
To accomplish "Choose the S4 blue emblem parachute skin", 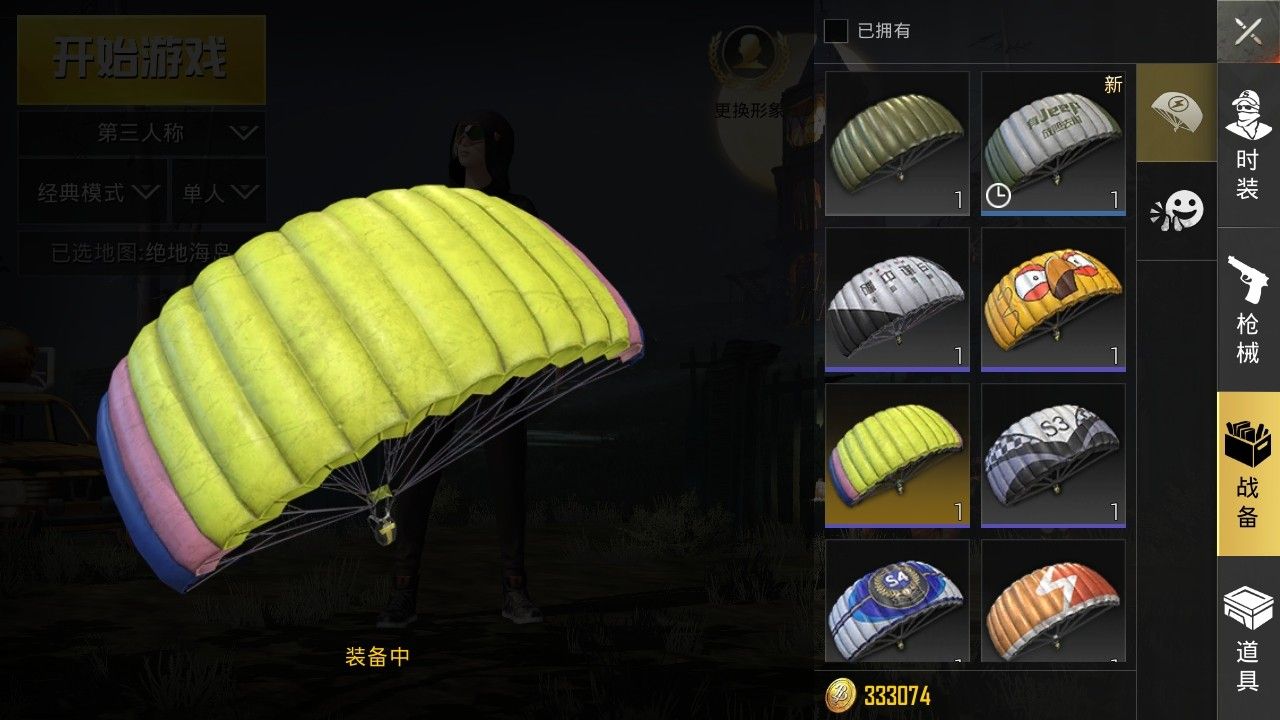I will click(897, 601).
